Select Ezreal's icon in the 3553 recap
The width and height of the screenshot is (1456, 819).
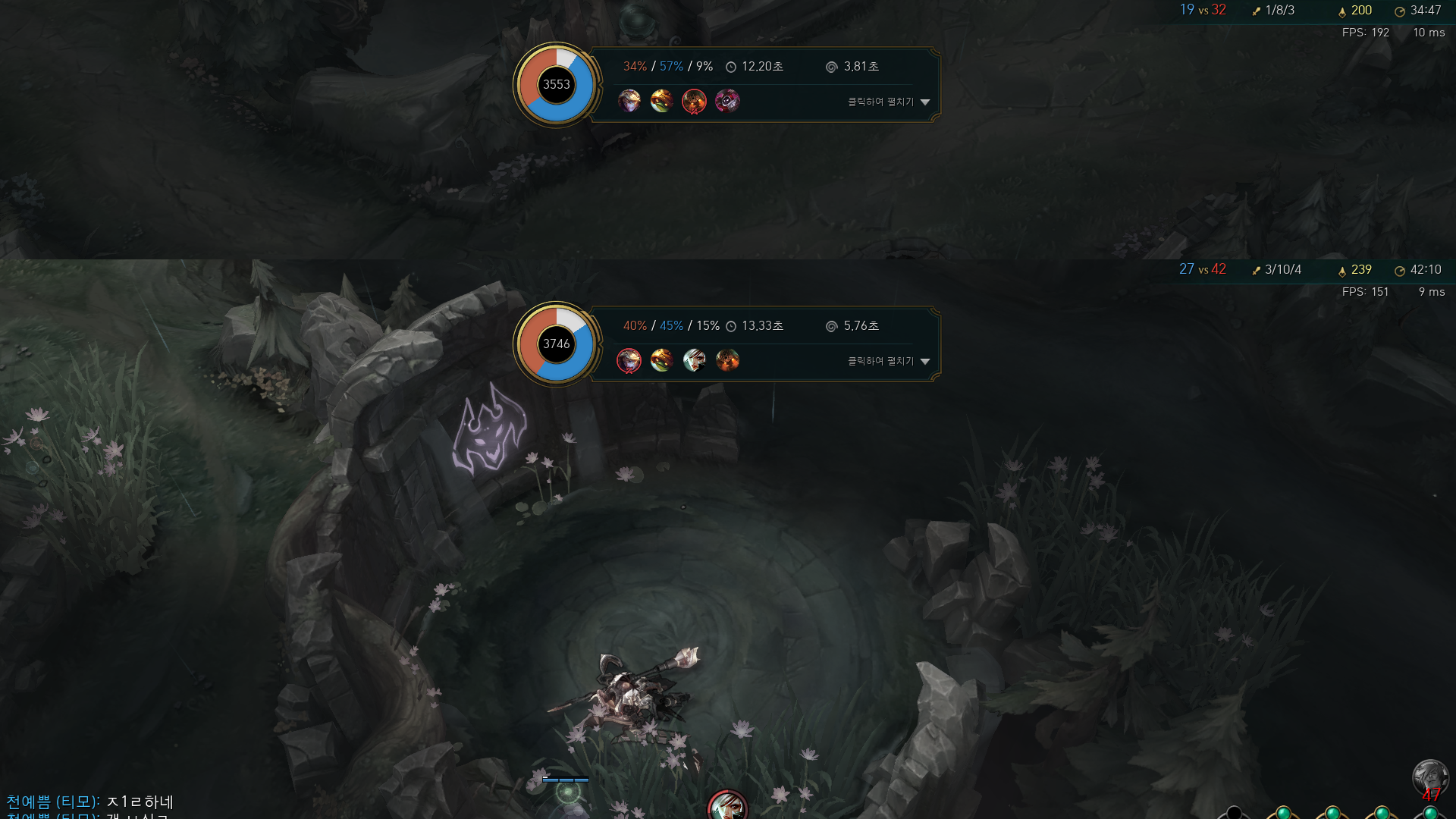pos(629,101)
